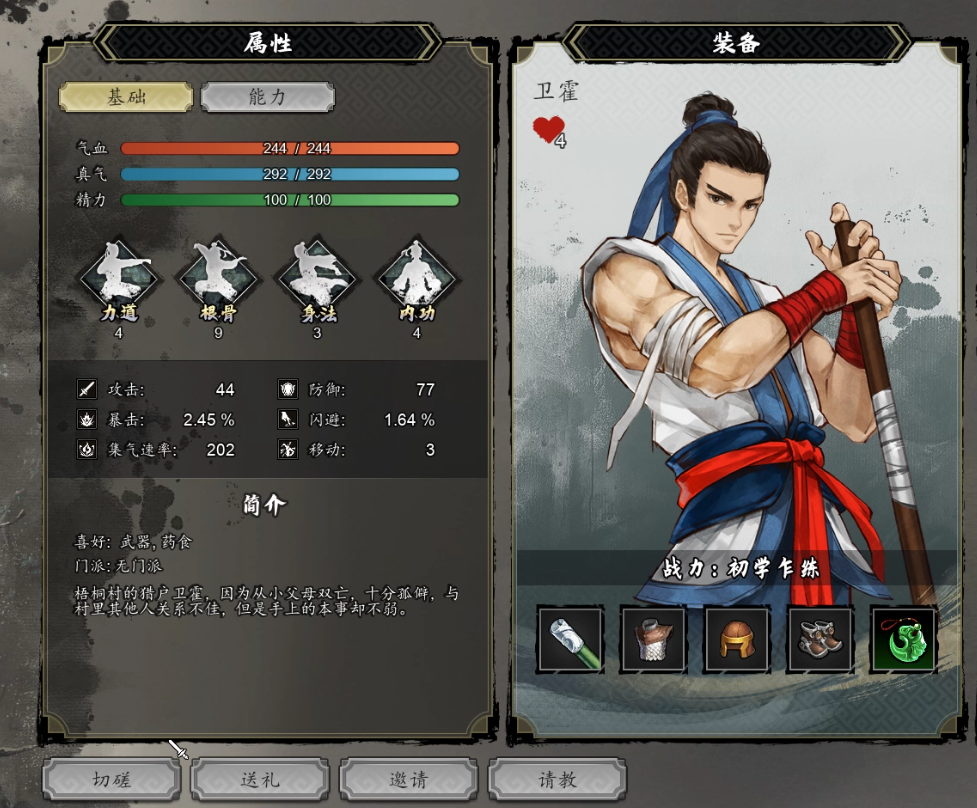This screenshot has height=808, width=977.
Task: Check the green jade accessory slot
Action: (903, 639)
